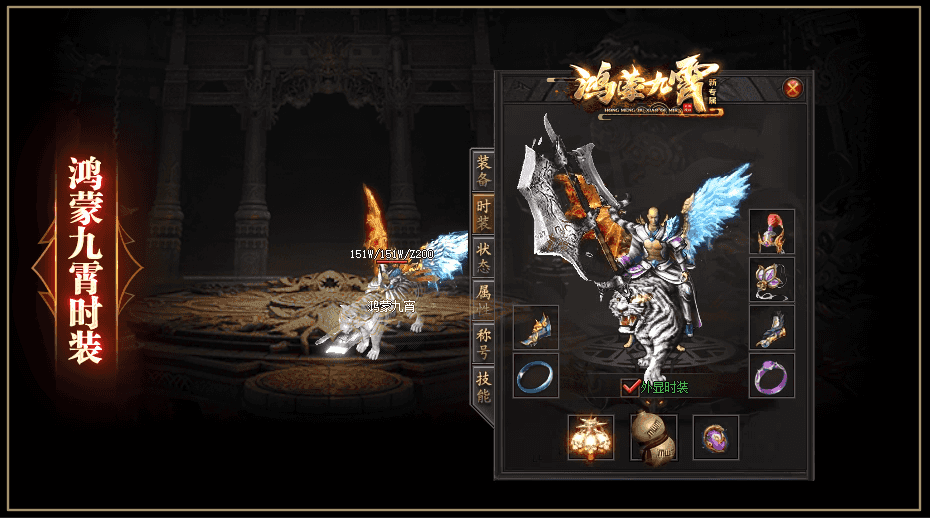This screenshot has height=518, width=930.
Task: Switch to the 装备 (Equipment) tab
Action: click(x=484, y=171)
